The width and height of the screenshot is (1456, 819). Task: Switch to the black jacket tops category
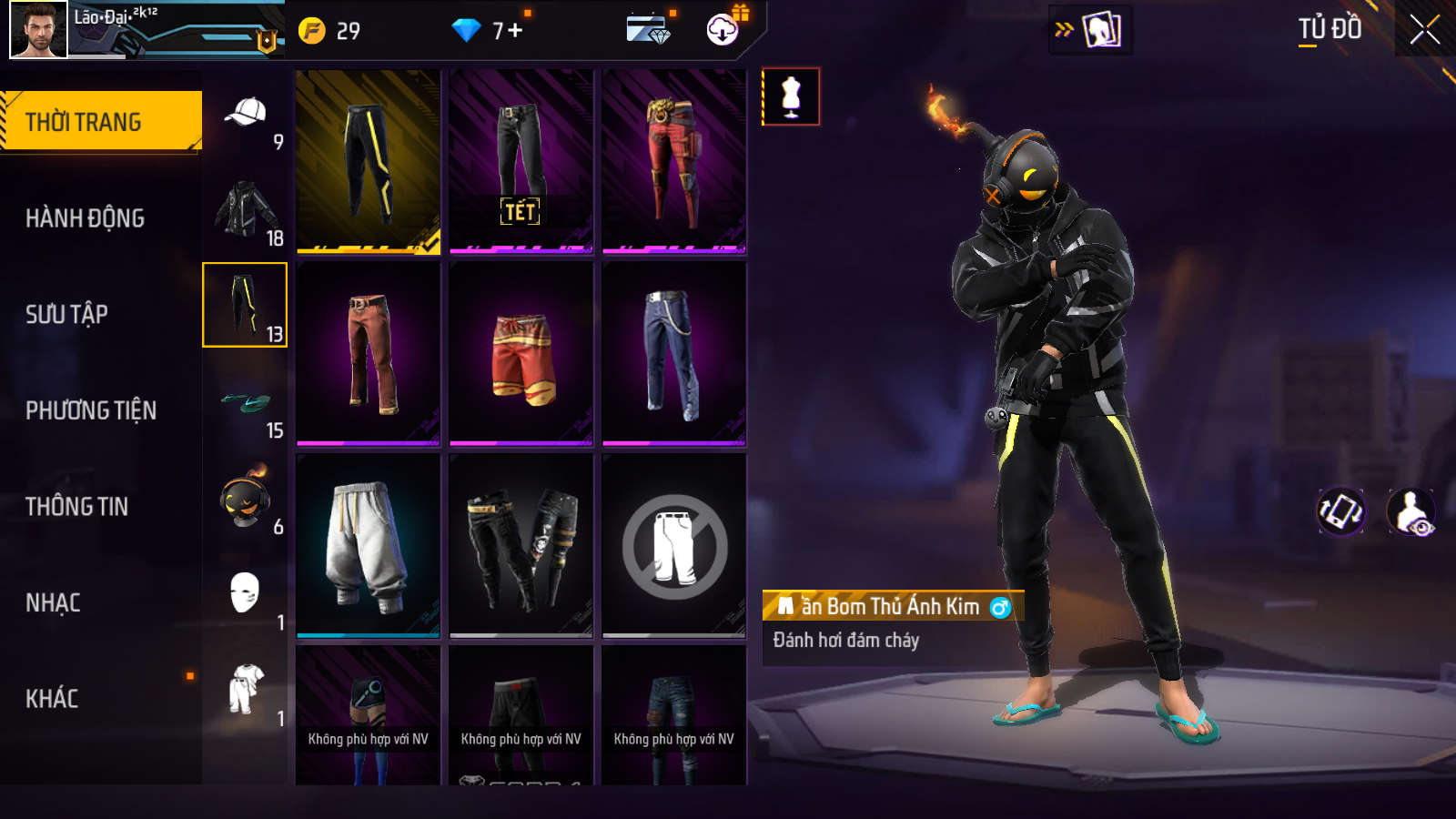tap(245, 209)
